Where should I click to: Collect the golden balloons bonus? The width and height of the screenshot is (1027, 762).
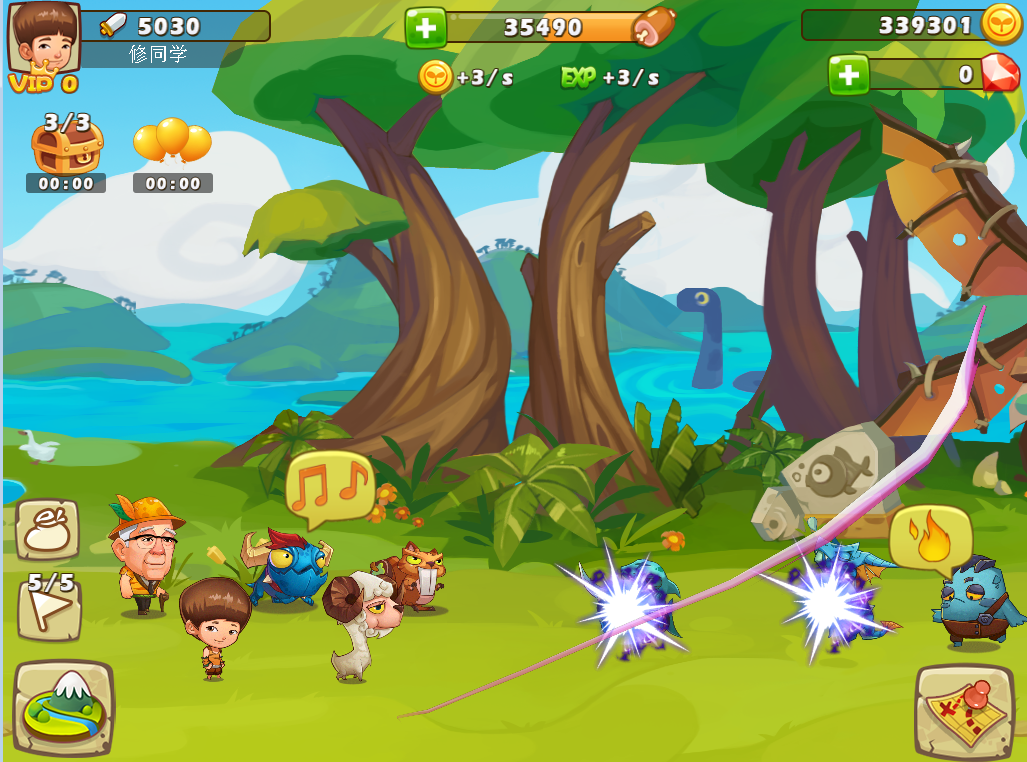pyautogui.click(x=172, y=143)
